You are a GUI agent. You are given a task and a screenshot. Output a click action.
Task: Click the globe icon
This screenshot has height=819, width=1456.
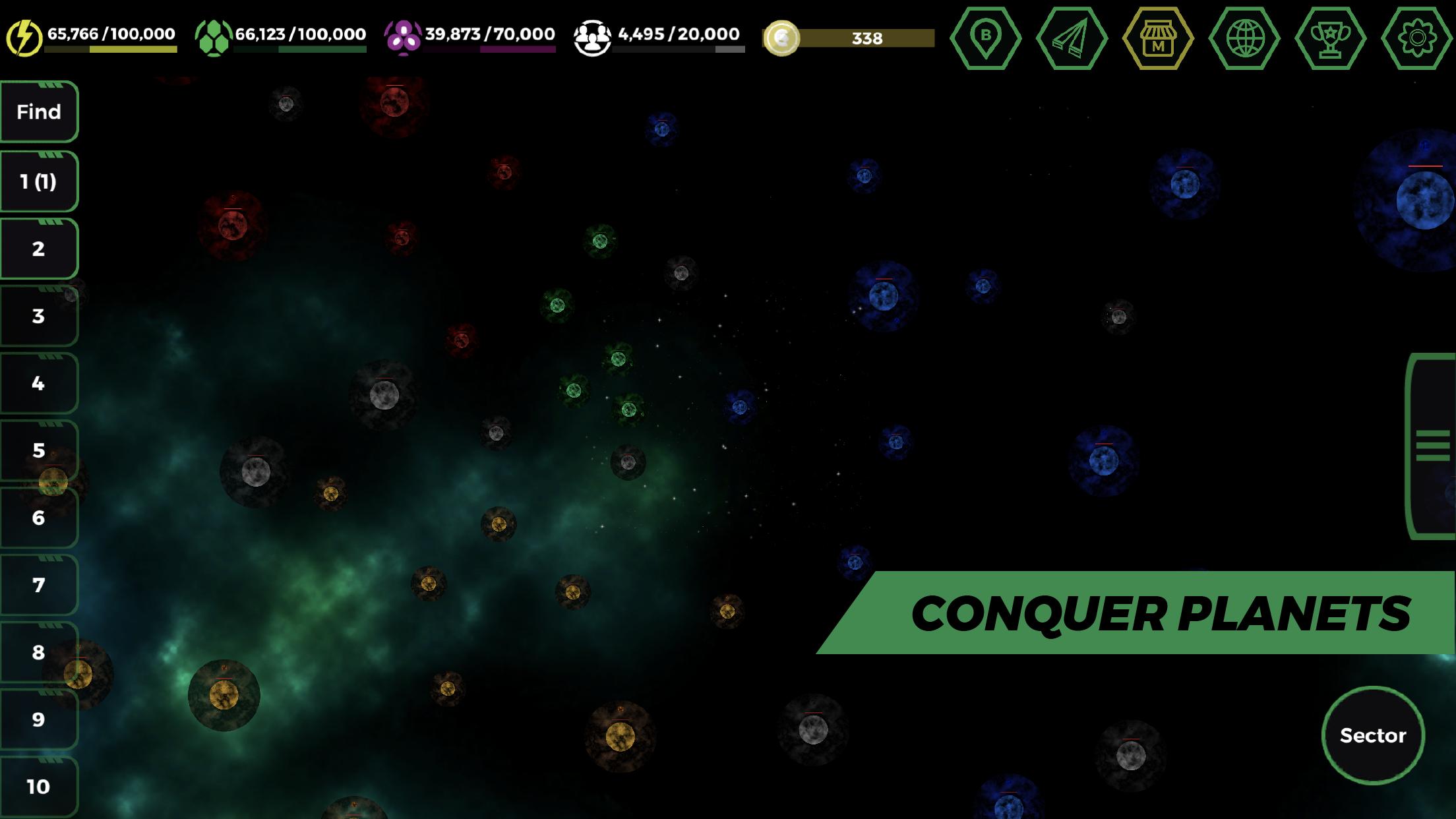pyautogui.click(x=1244, y=38)
